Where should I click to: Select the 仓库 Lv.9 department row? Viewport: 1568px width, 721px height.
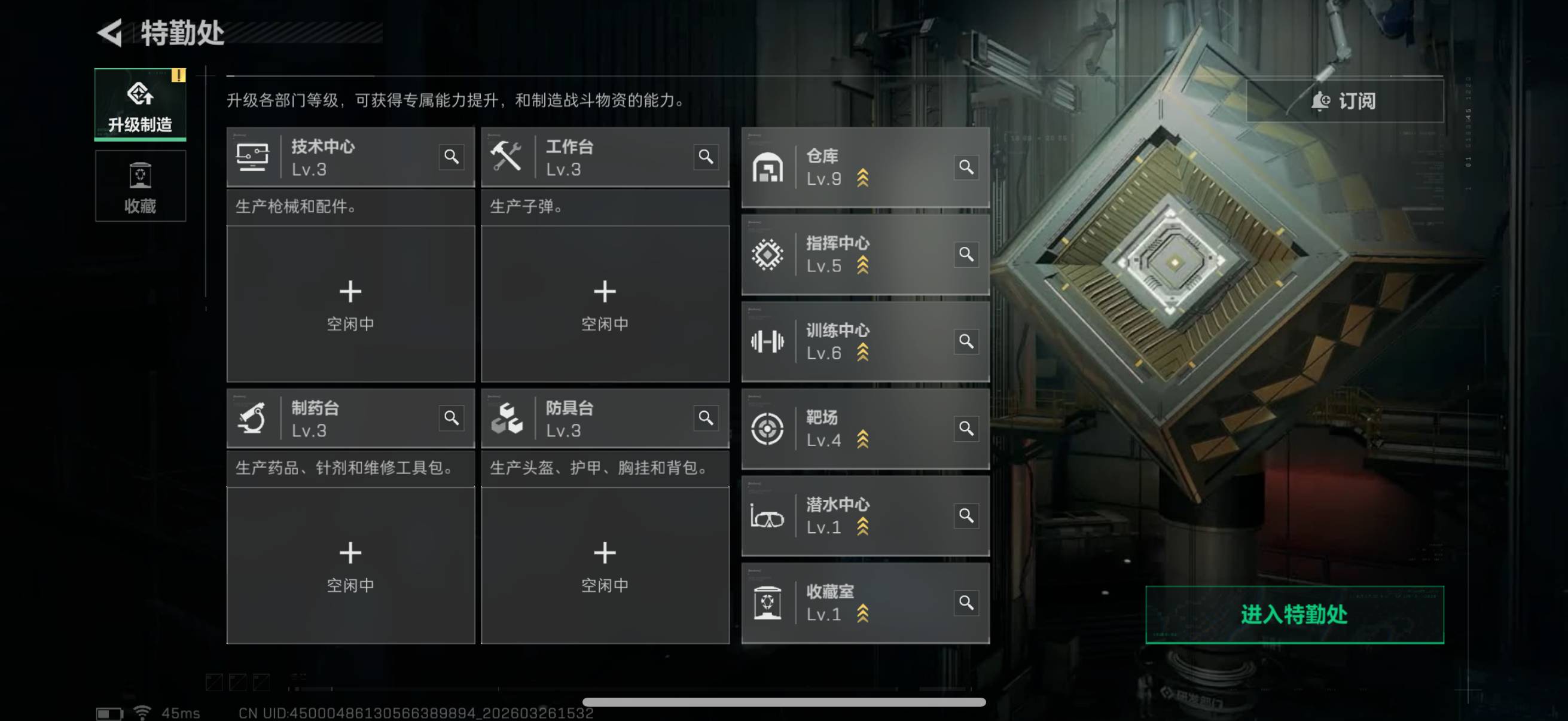pos(852,167)
